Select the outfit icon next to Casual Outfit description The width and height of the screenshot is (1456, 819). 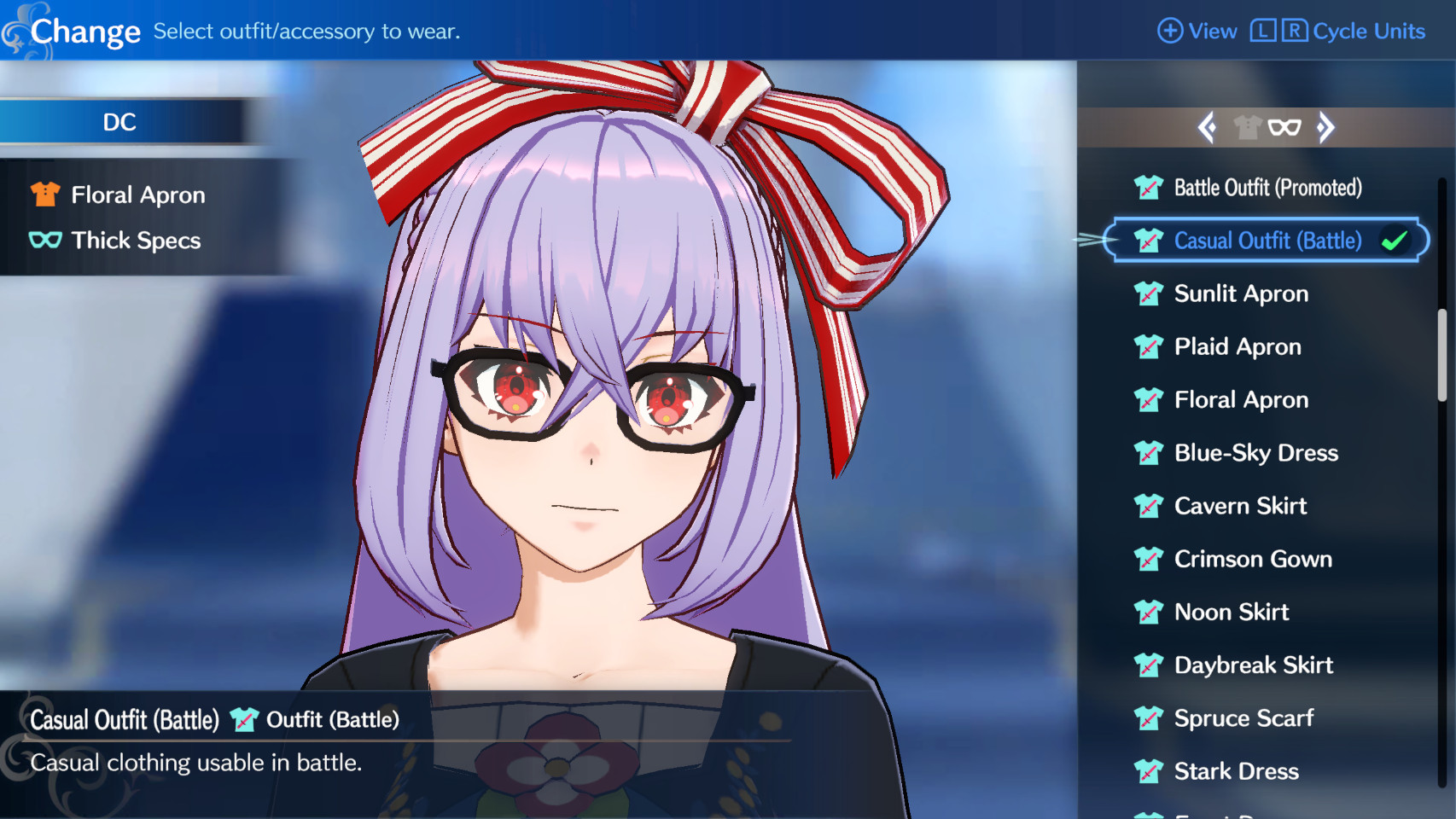(x=245, y=719)
